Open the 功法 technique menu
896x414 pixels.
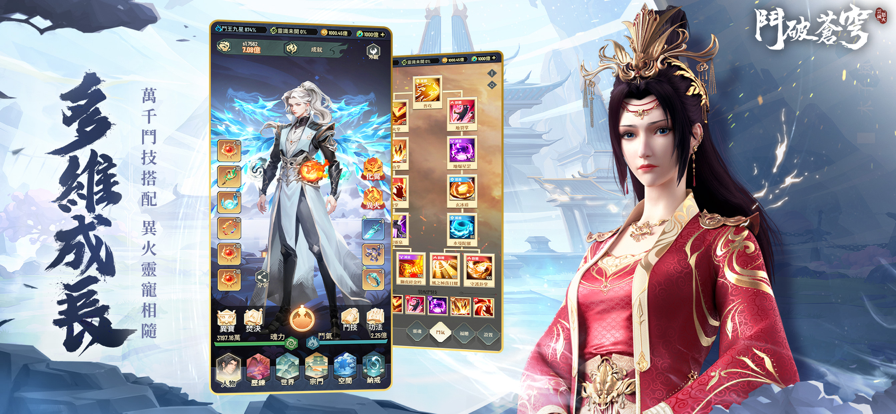(x=374, y=318)
